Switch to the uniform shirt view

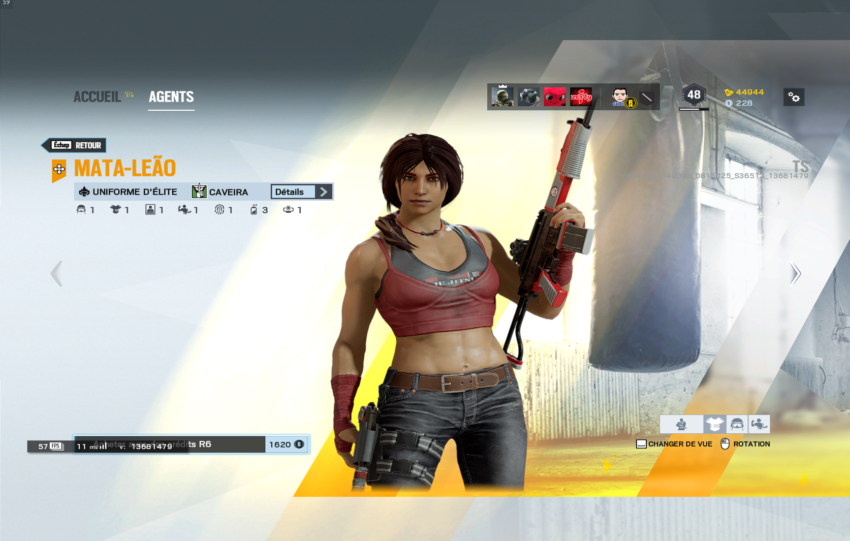coord(713,424)
